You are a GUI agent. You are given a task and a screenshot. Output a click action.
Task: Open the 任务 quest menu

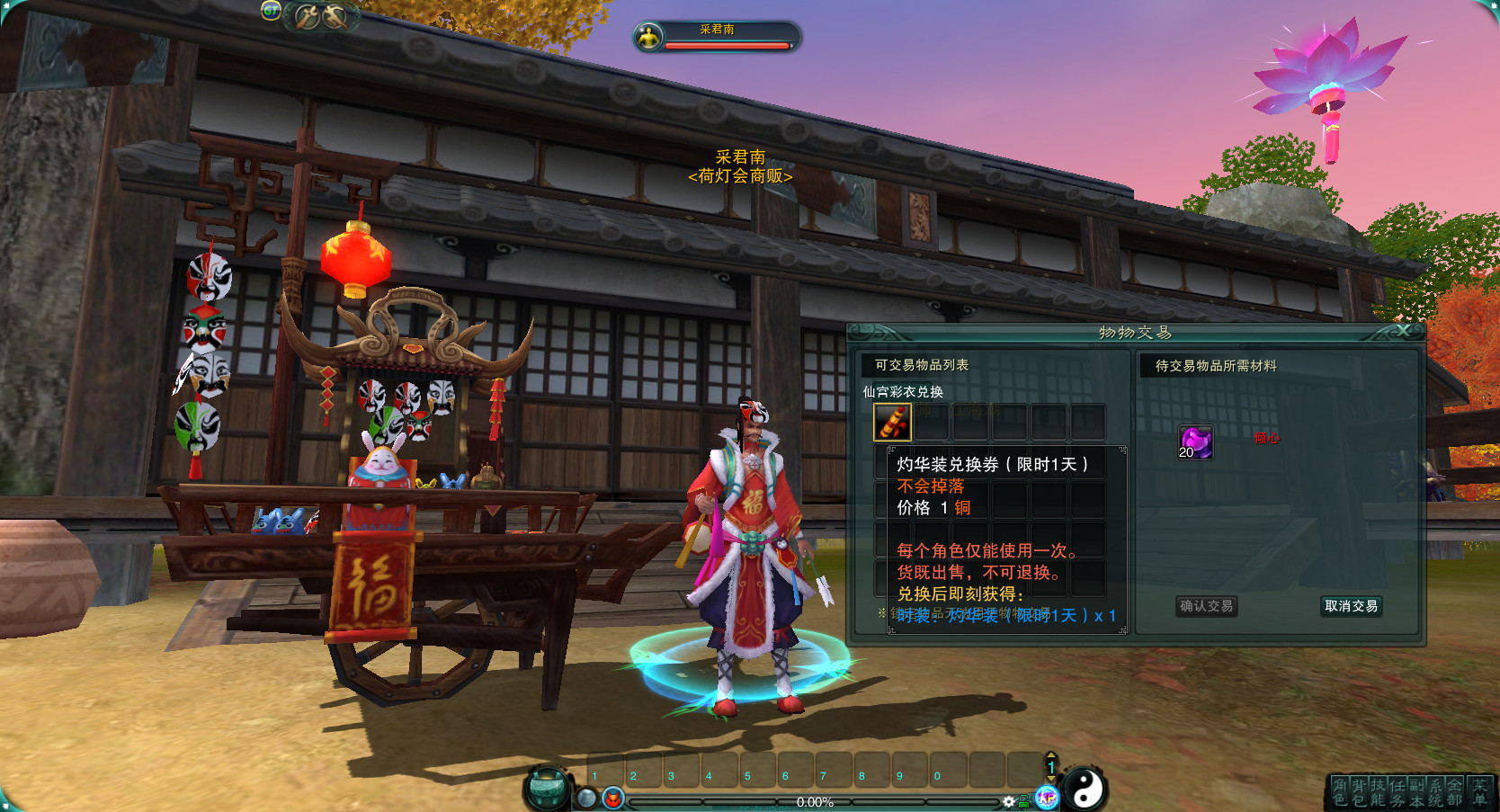1397,792
